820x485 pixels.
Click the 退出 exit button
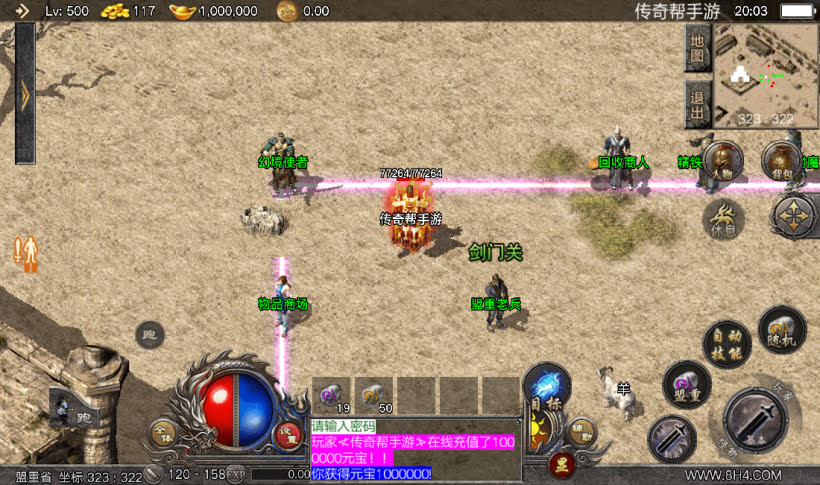pyautogui.click(x=698, y=104)
